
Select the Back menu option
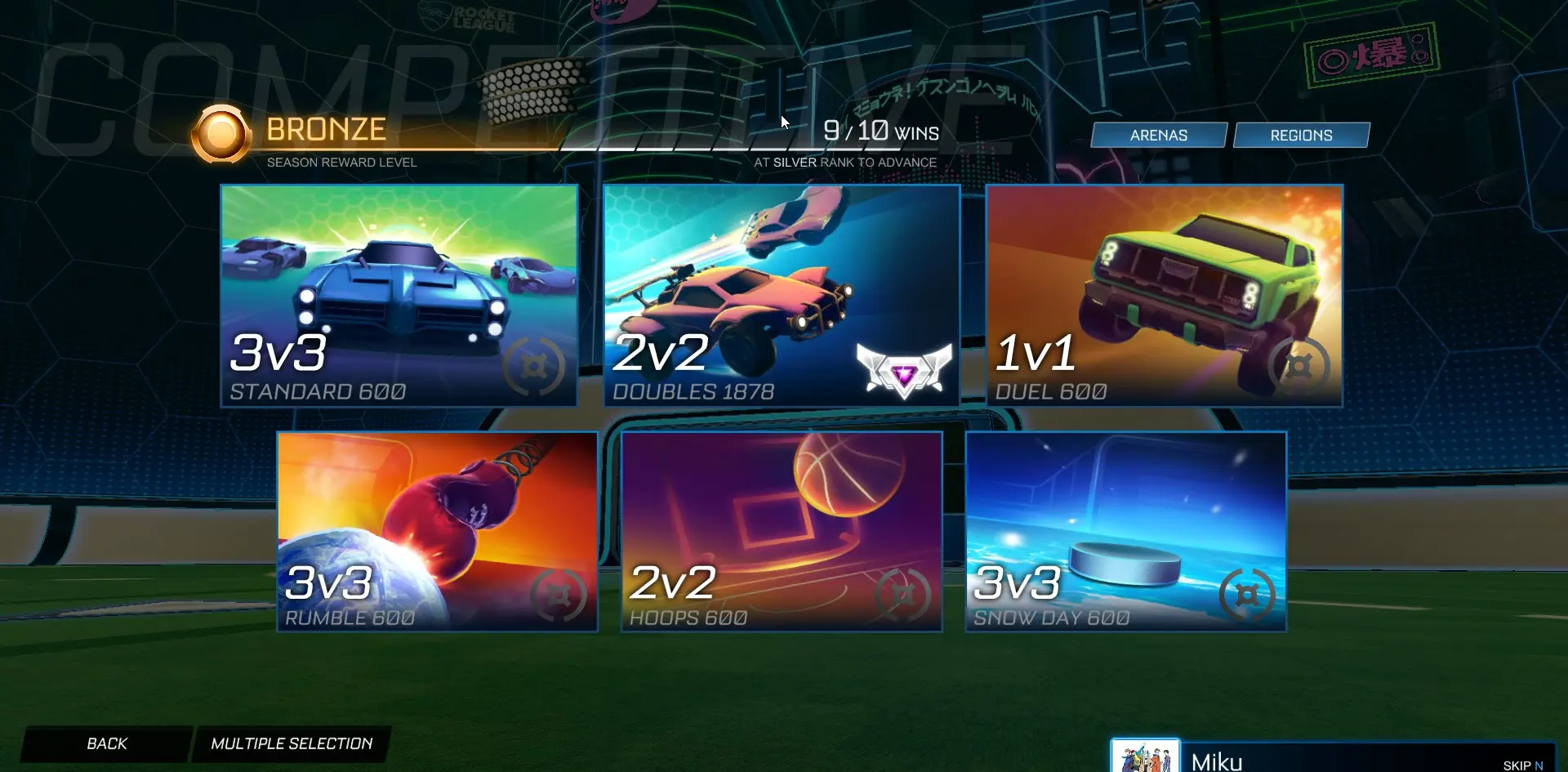click(x=105, y=743)
